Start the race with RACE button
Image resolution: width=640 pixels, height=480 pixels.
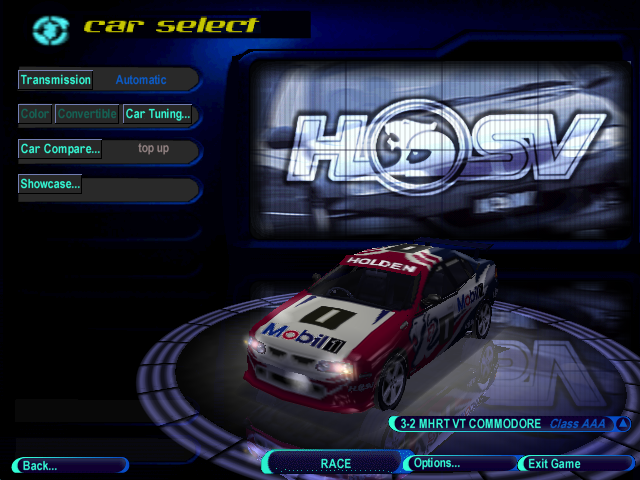point(335,463)
